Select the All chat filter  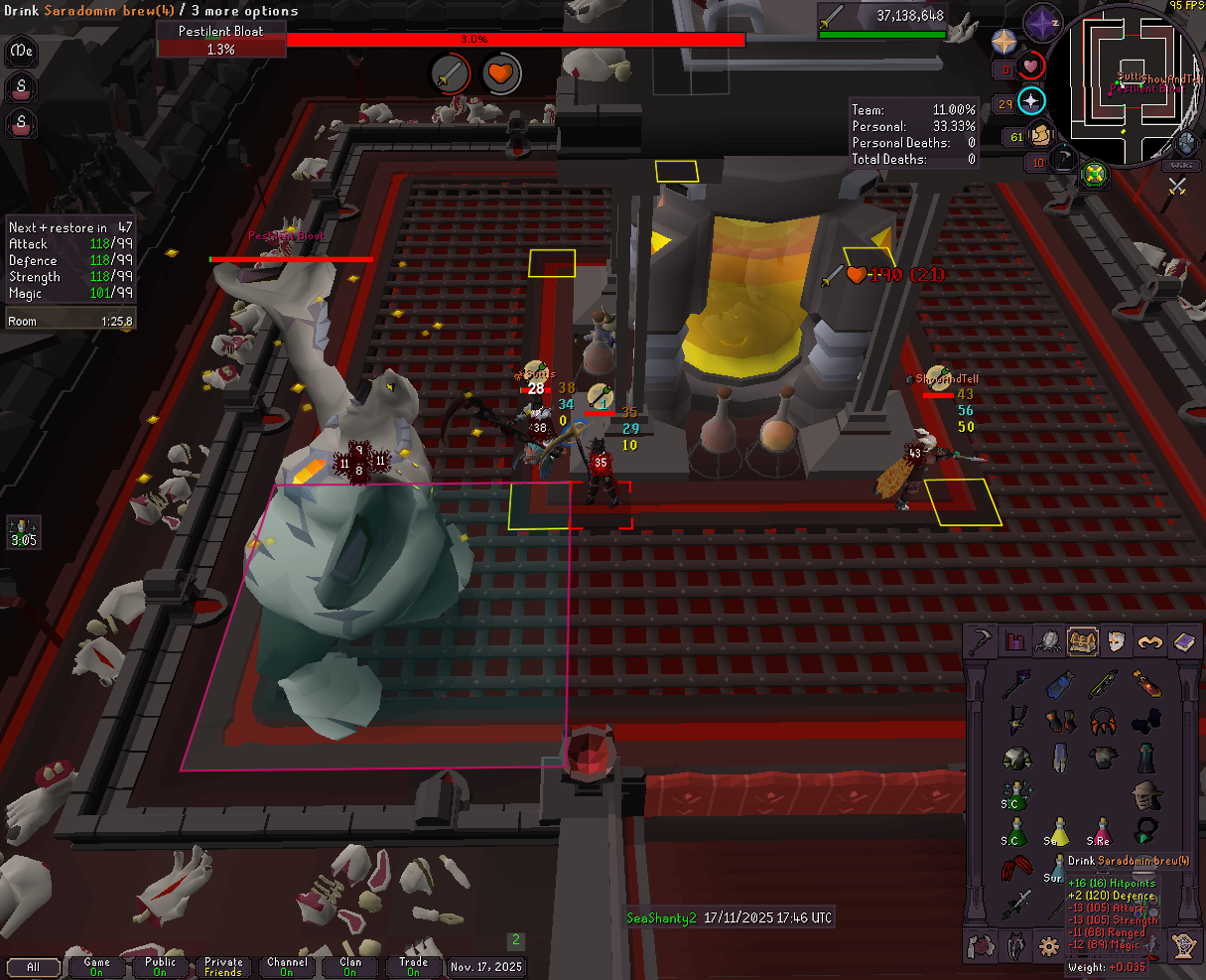pos(34,966)
